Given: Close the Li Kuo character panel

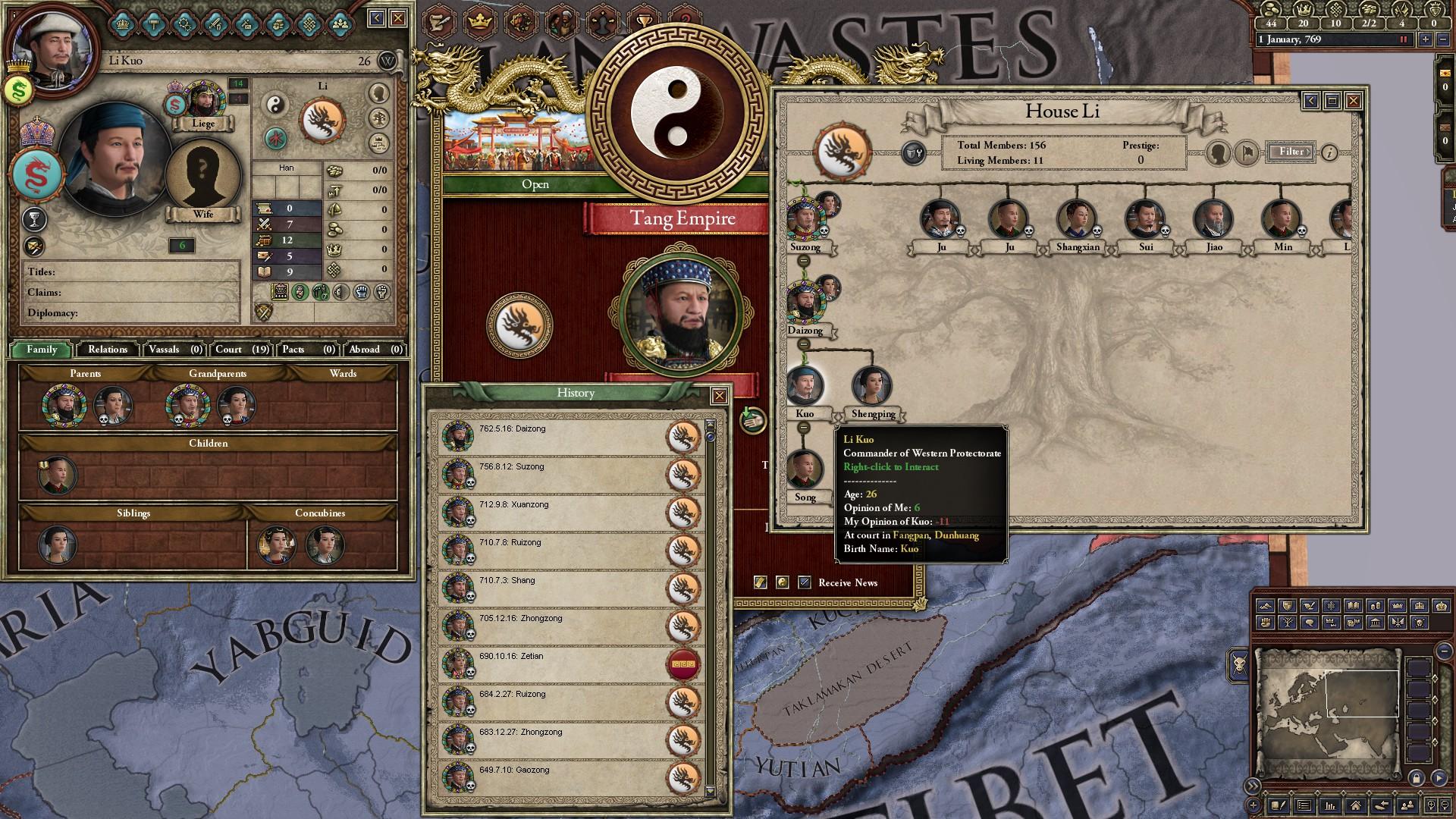Looking at the screenshot, I should 398,18.
